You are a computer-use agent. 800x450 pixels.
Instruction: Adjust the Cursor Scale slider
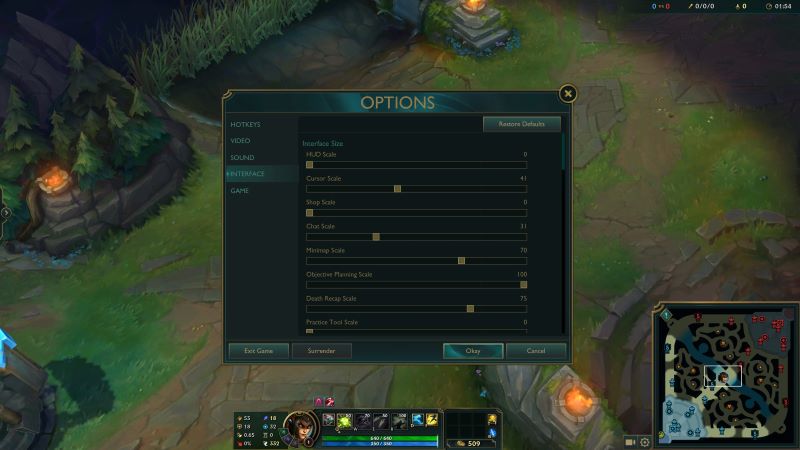tap(397, 188)
